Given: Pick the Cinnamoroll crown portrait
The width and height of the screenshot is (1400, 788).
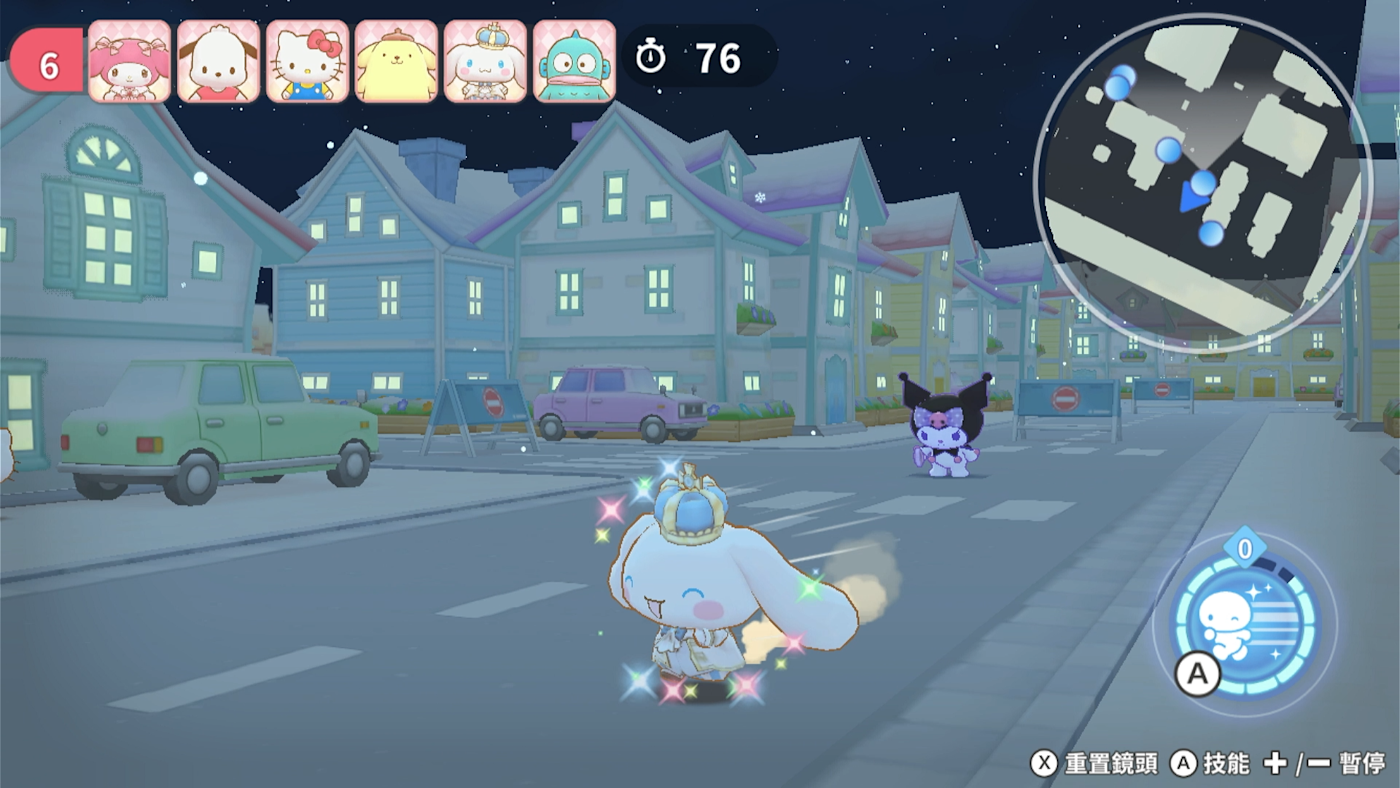Looking at the screenshot, I should [x=486, y=62].
